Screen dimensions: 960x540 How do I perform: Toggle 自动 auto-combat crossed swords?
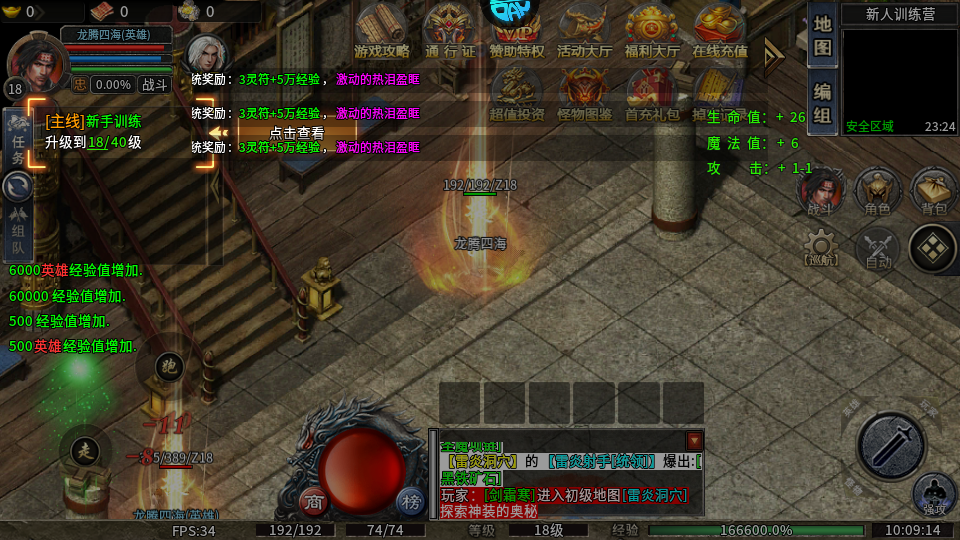pos(878,247)
